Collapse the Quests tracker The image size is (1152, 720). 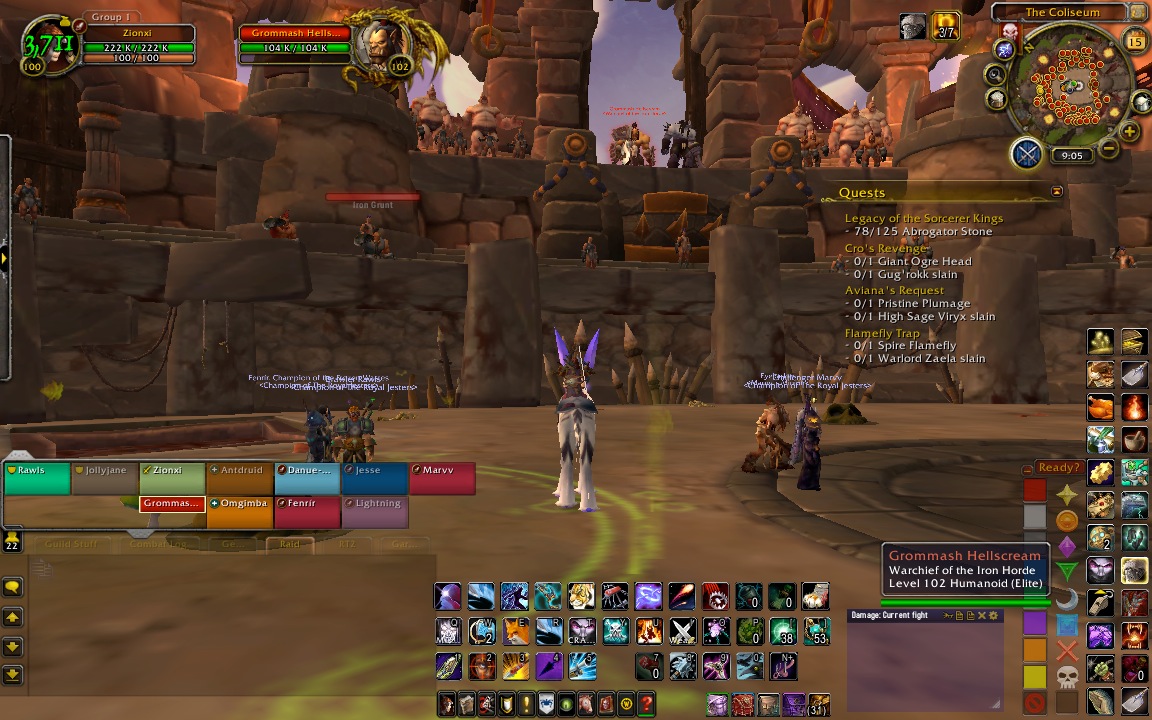[x=1057, y=191]
